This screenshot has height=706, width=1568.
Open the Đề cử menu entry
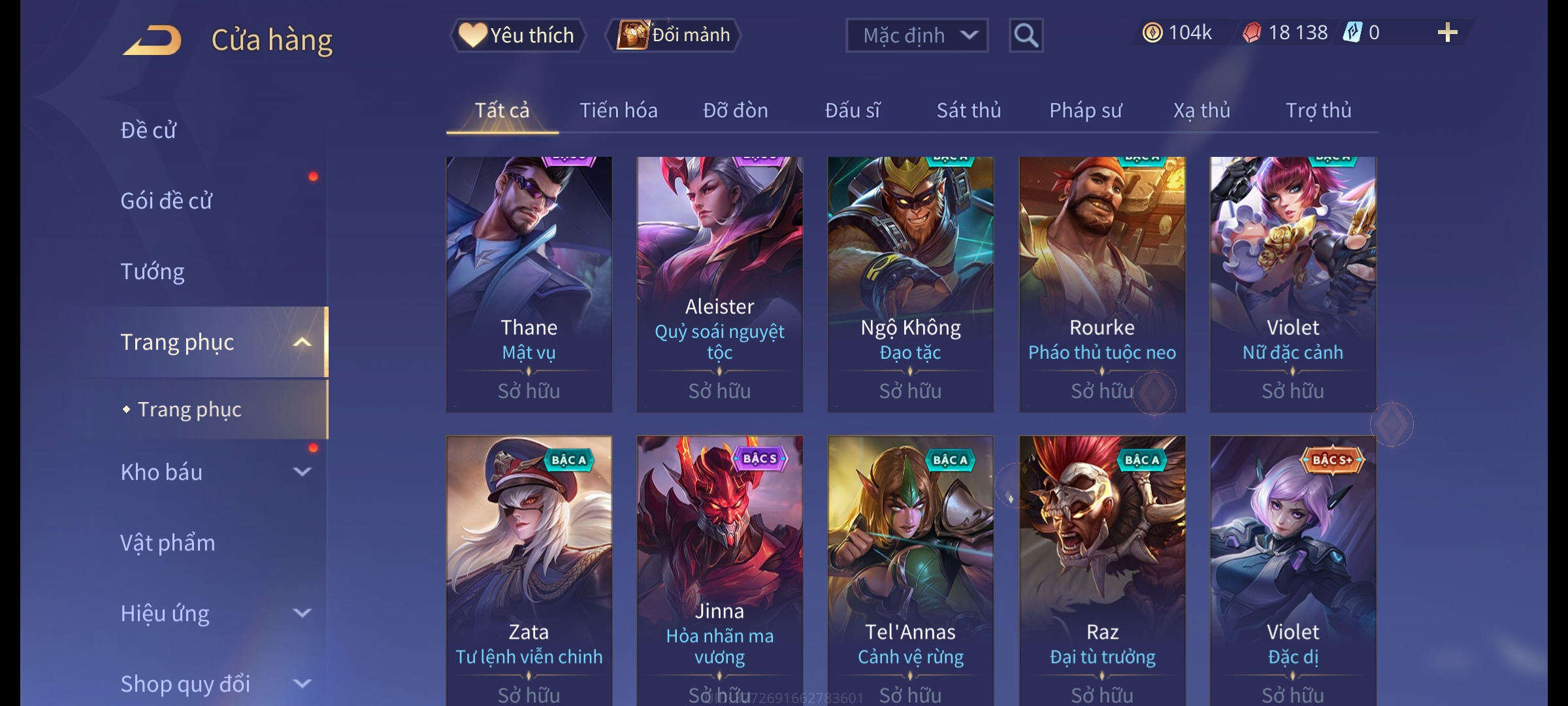tap(149, 130)
